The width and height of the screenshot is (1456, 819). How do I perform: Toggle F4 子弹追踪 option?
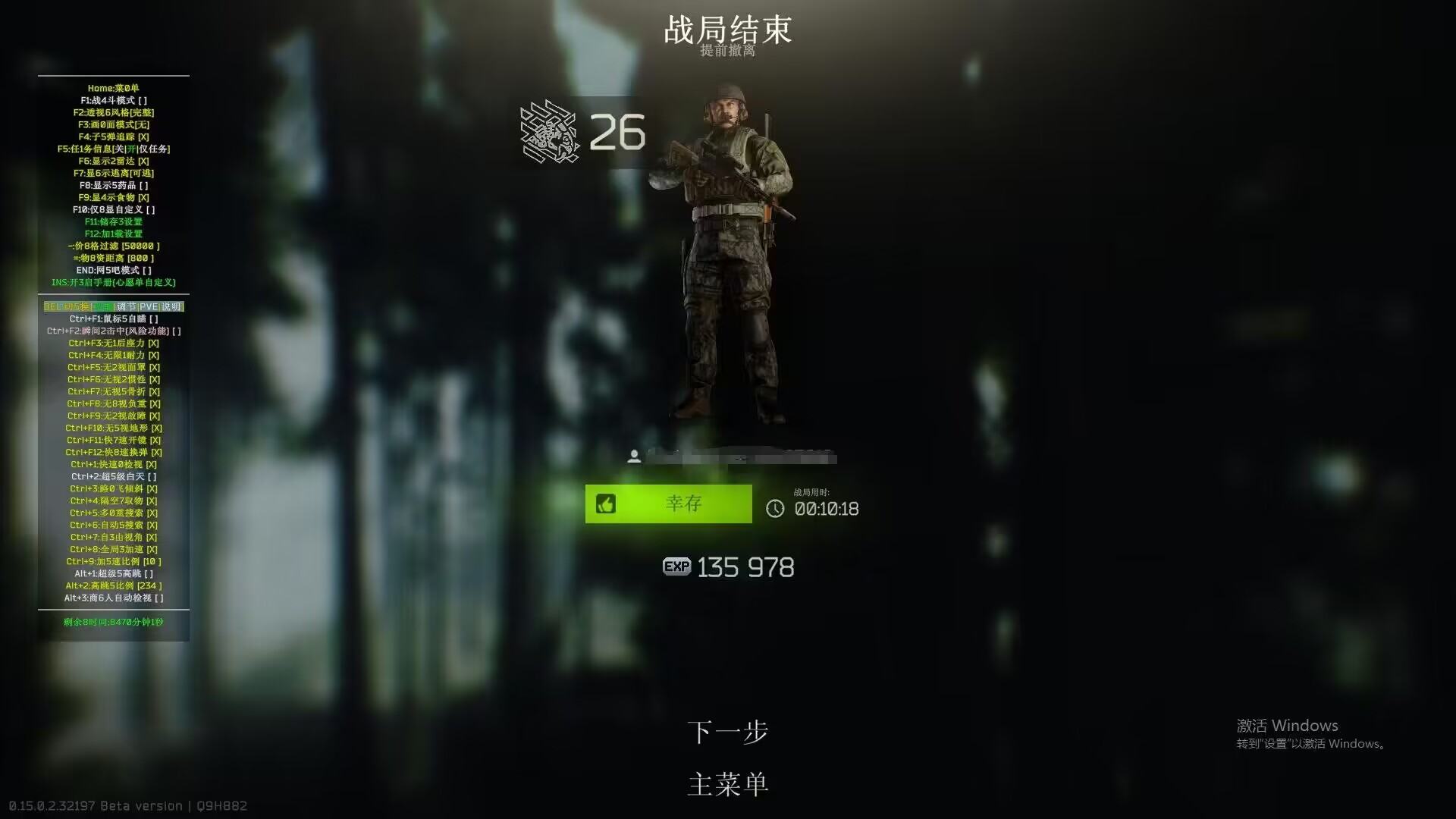[115, 136]
